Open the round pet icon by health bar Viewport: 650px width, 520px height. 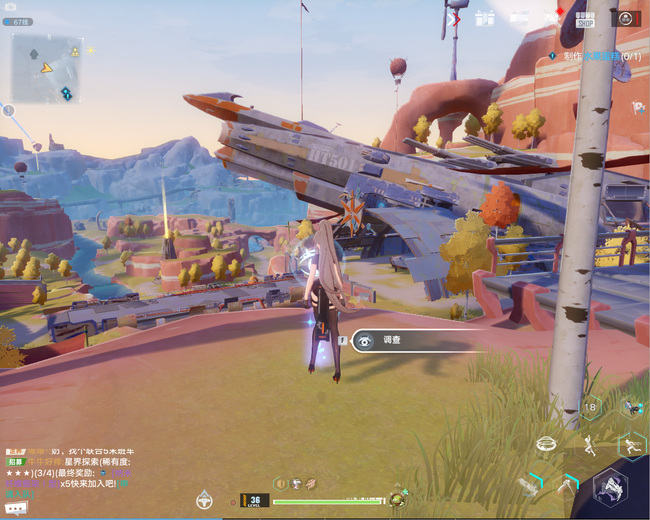[399, 498]
